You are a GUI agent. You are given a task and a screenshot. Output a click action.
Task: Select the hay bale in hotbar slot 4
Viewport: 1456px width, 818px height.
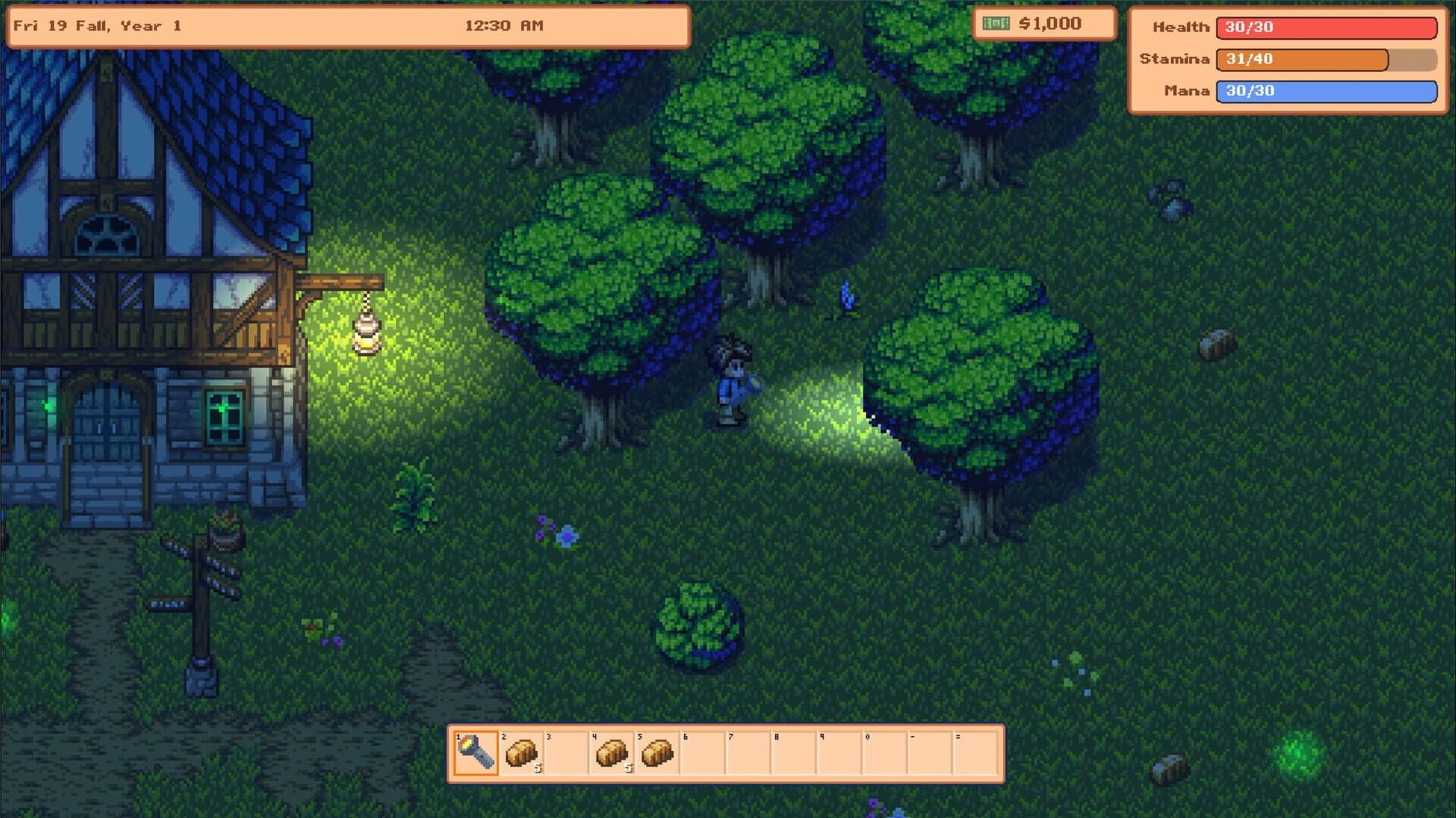click(x=614, y=754)
